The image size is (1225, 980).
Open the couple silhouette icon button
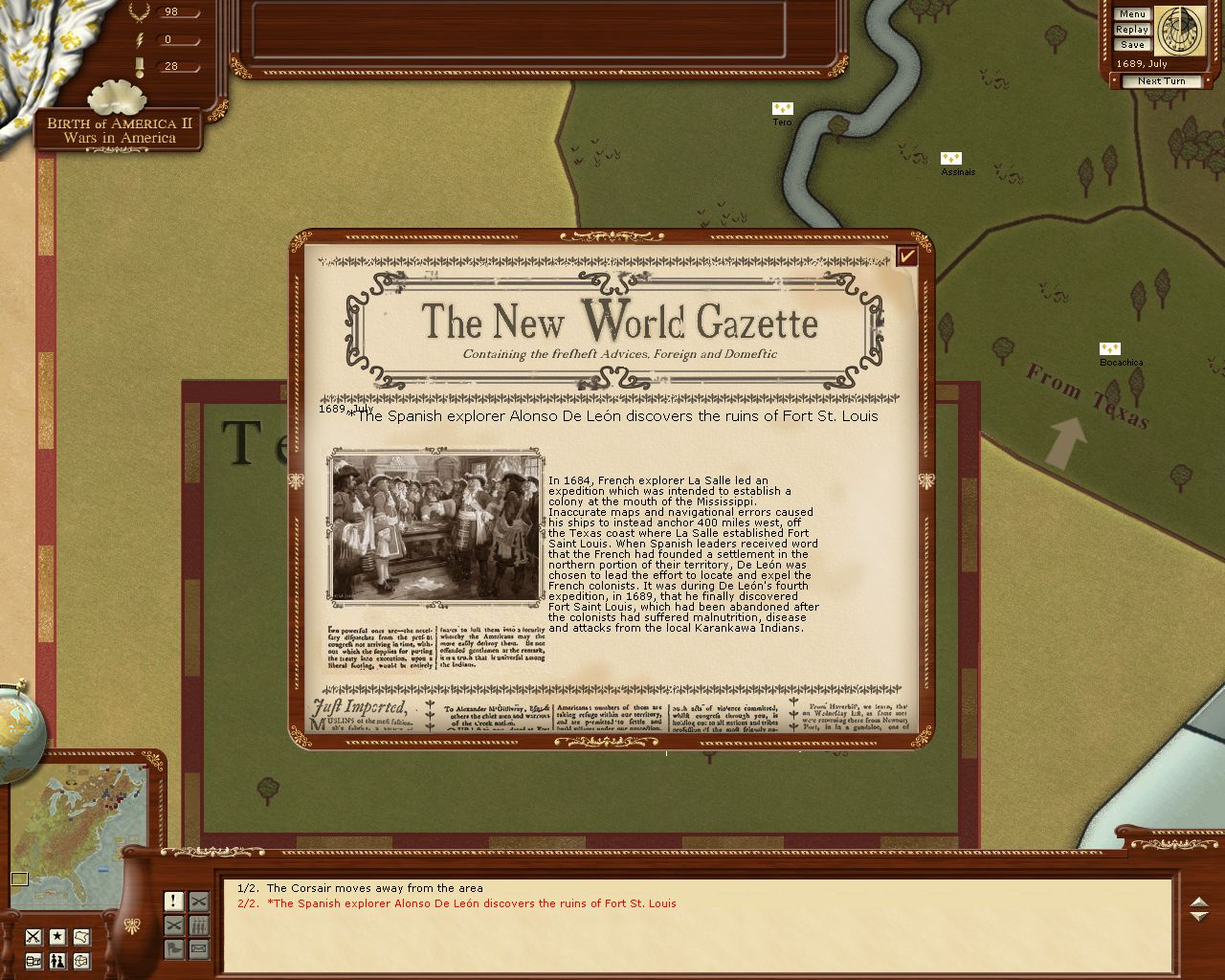[x=57, y=960]
